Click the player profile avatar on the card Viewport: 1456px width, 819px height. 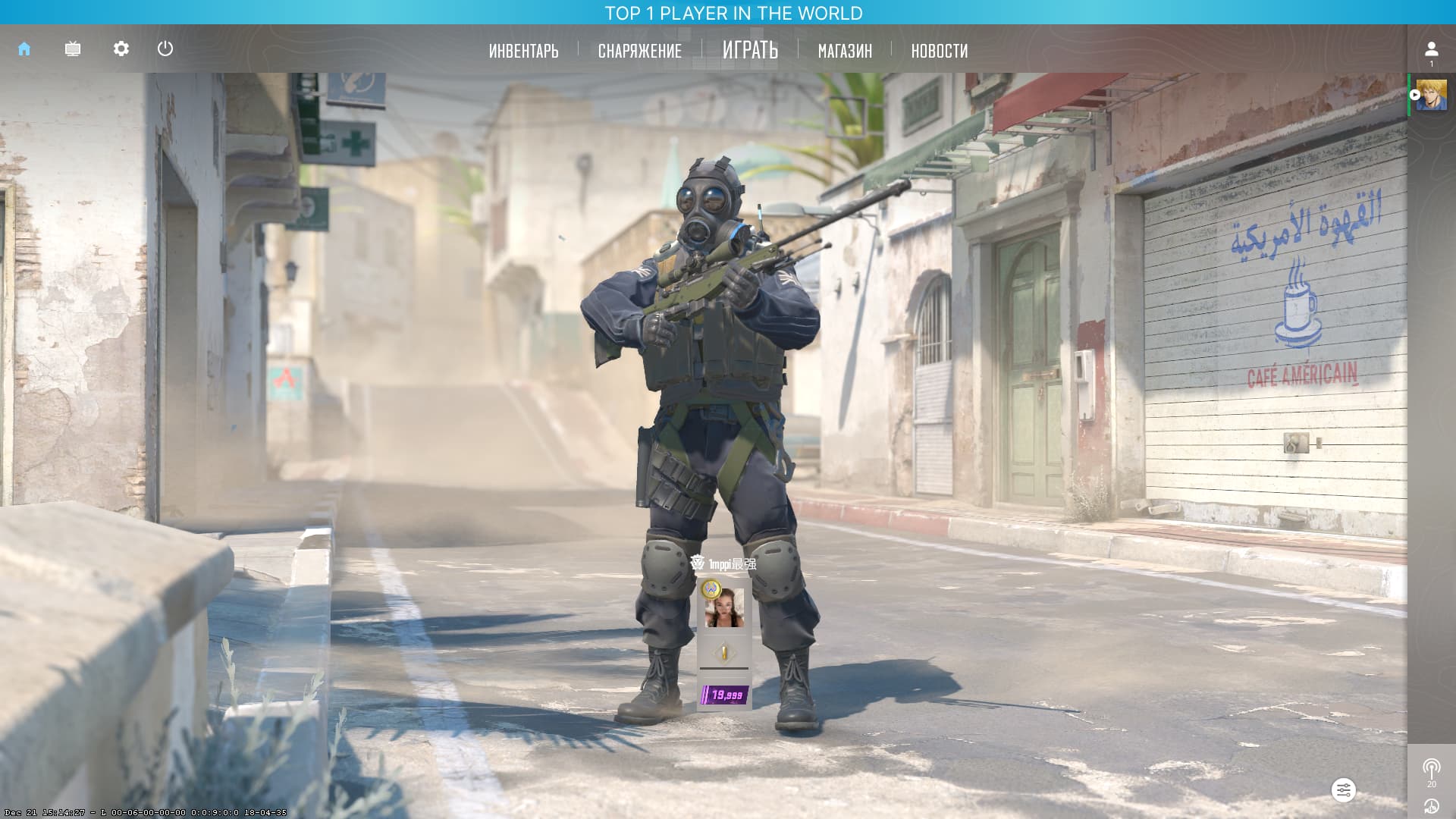725,609
